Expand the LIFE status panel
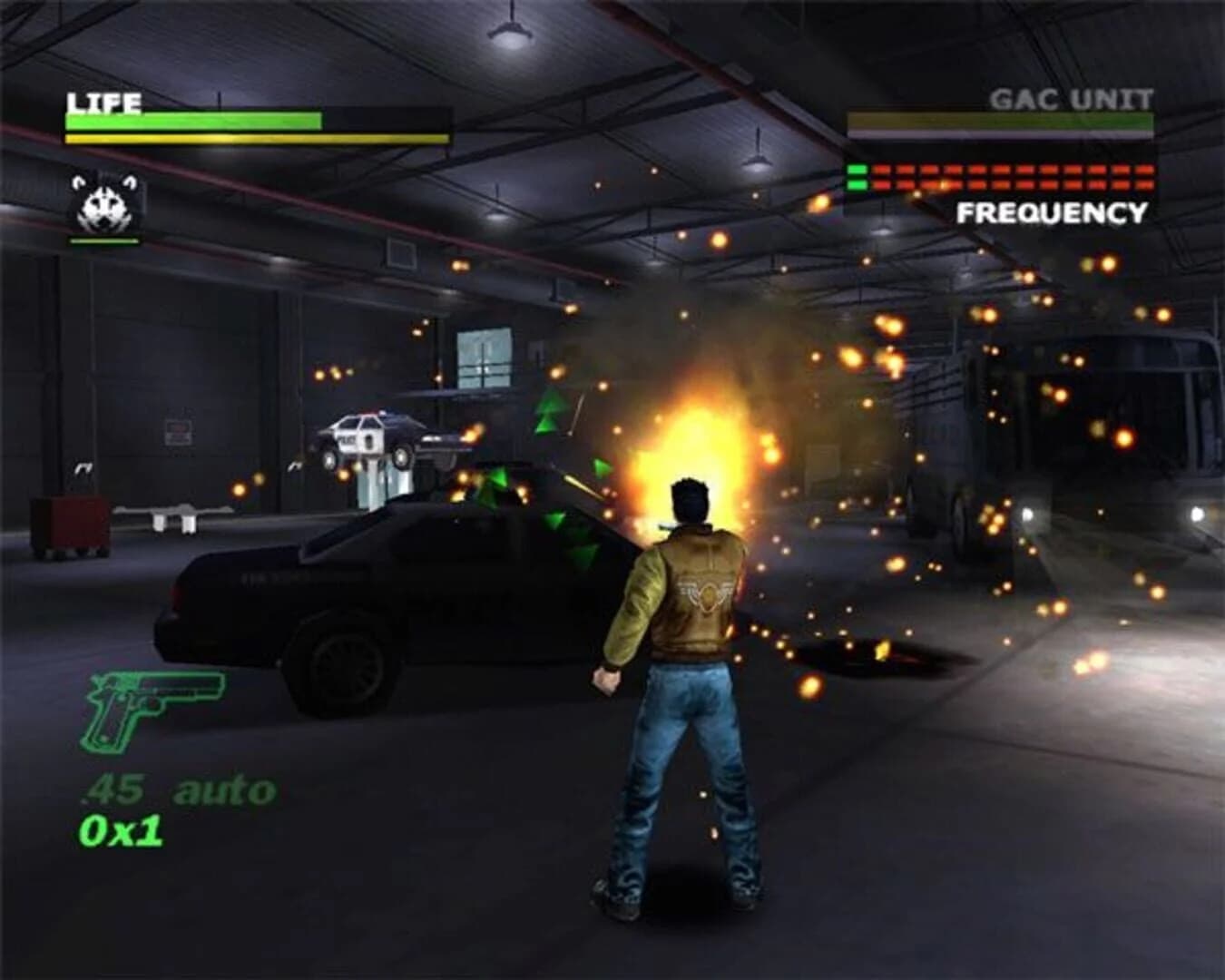 pyautogui.click(x=254, y=121)
